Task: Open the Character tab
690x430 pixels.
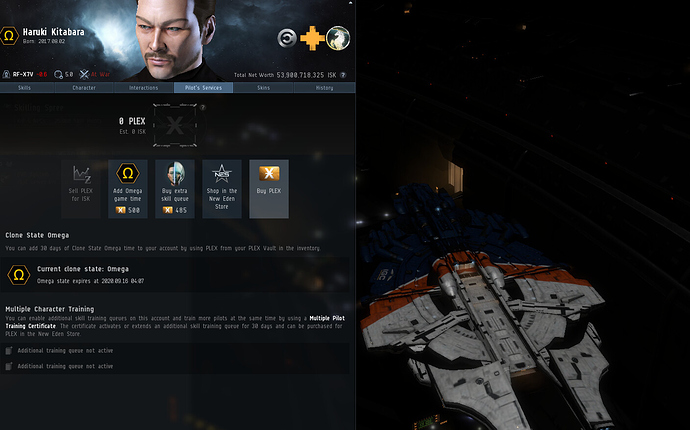Action: pyautogui.click(x=85, y=88)
